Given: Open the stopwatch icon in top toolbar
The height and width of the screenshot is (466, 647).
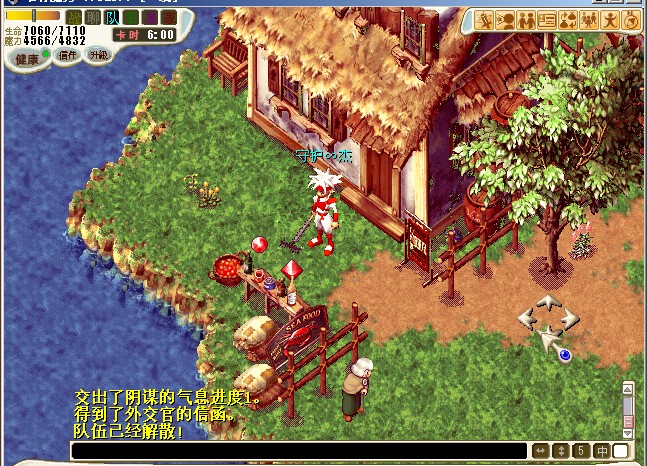Looking at the screenshot, I should tap(630, 20).
